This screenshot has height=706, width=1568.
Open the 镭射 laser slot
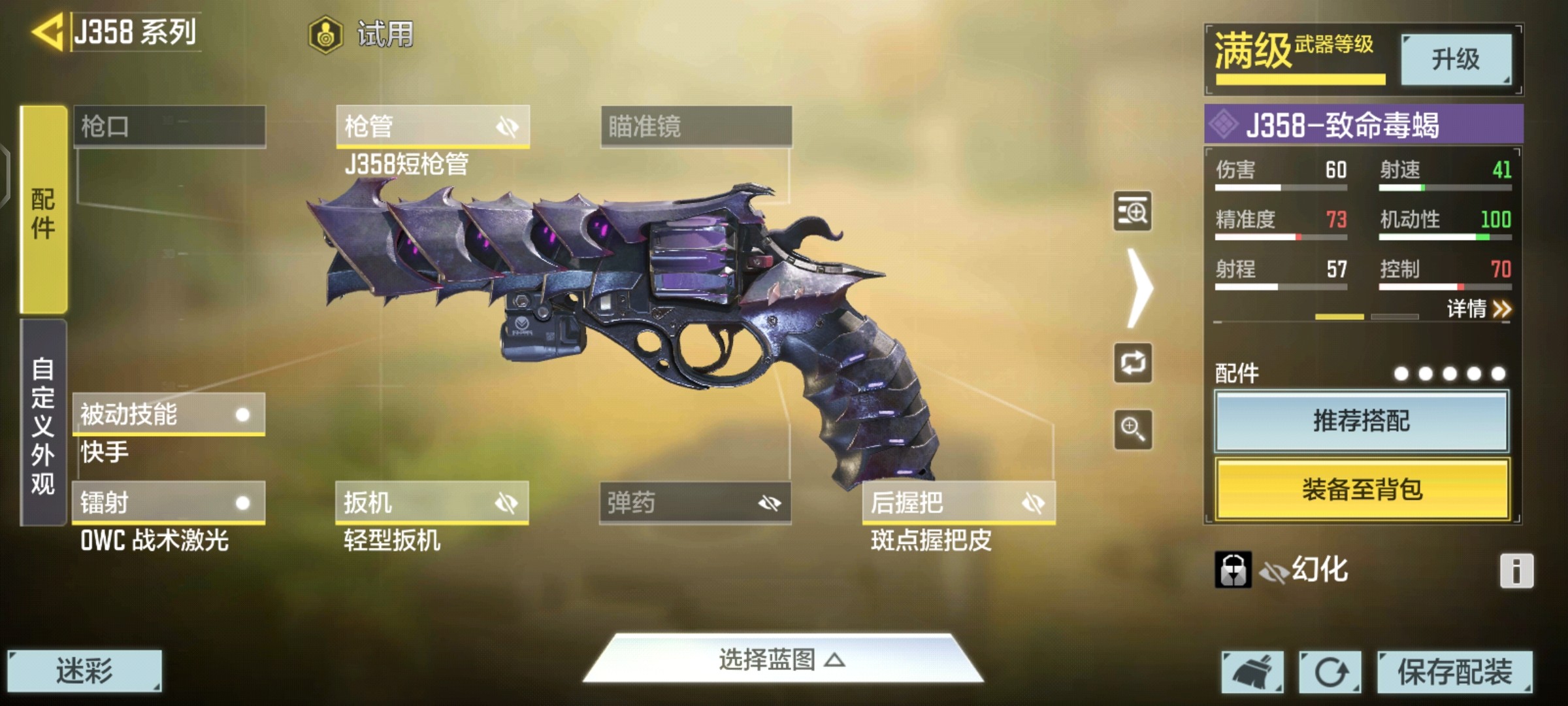(x=169, y=503)
